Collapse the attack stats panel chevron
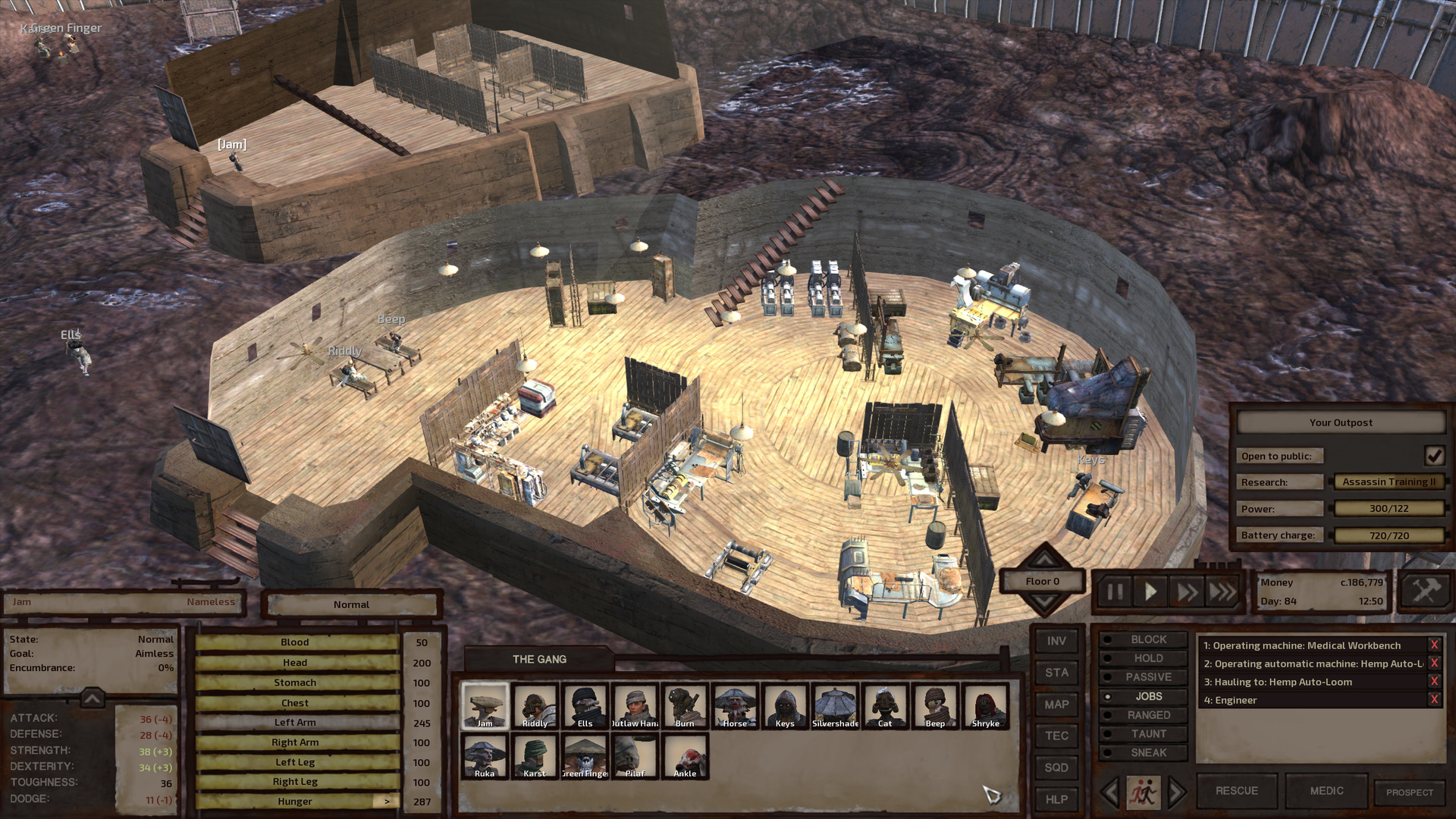This screenshot has height=819, width=1456. (91, 696)
